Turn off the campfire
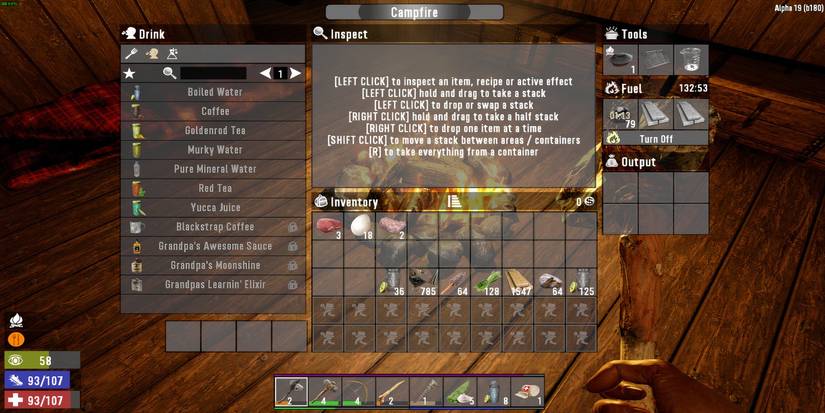The height and width of the screenshot is (413, 825). (656, 139)
